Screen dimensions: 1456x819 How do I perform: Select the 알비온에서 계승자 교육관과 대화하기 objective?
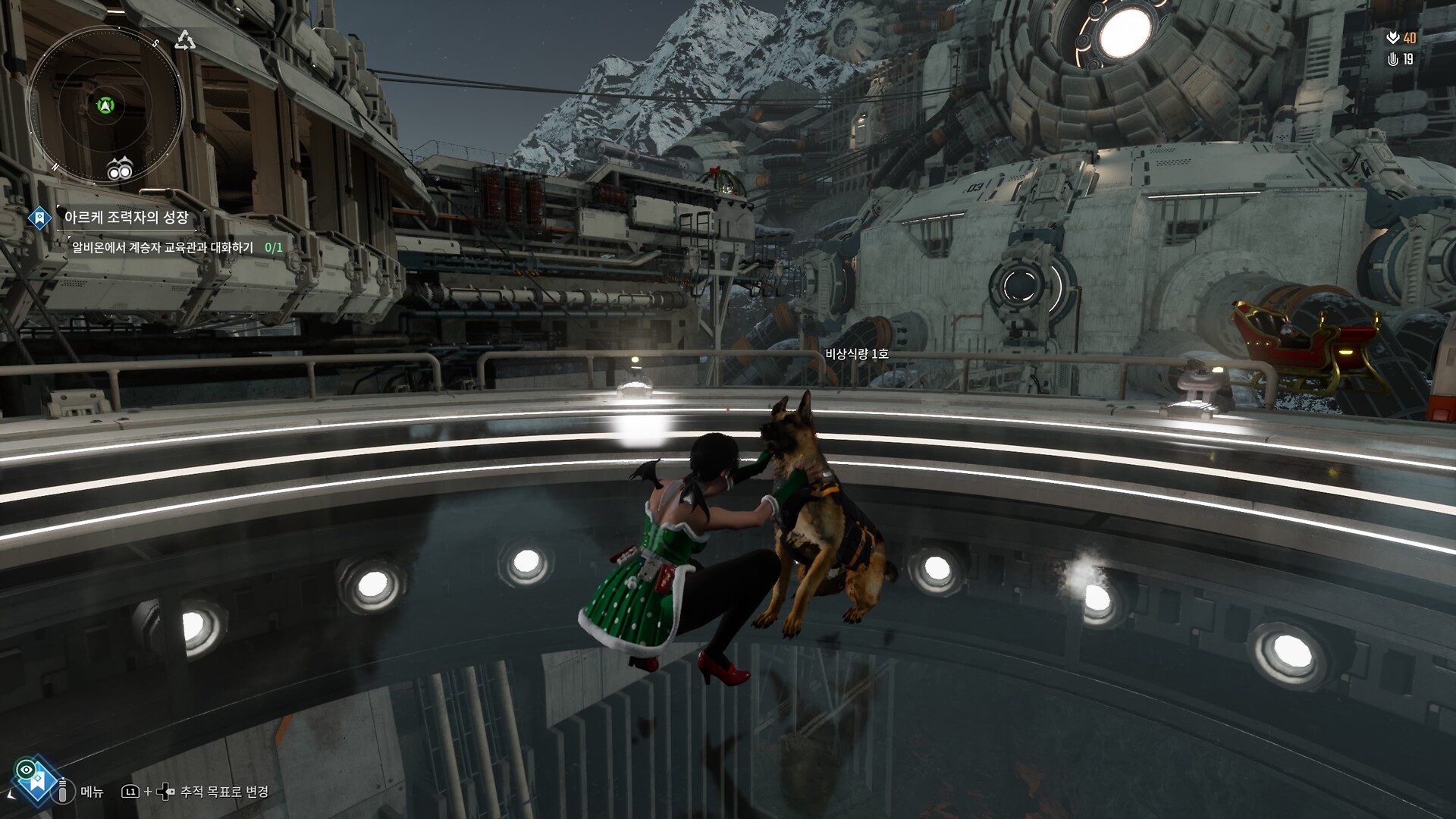coord(163,247)
